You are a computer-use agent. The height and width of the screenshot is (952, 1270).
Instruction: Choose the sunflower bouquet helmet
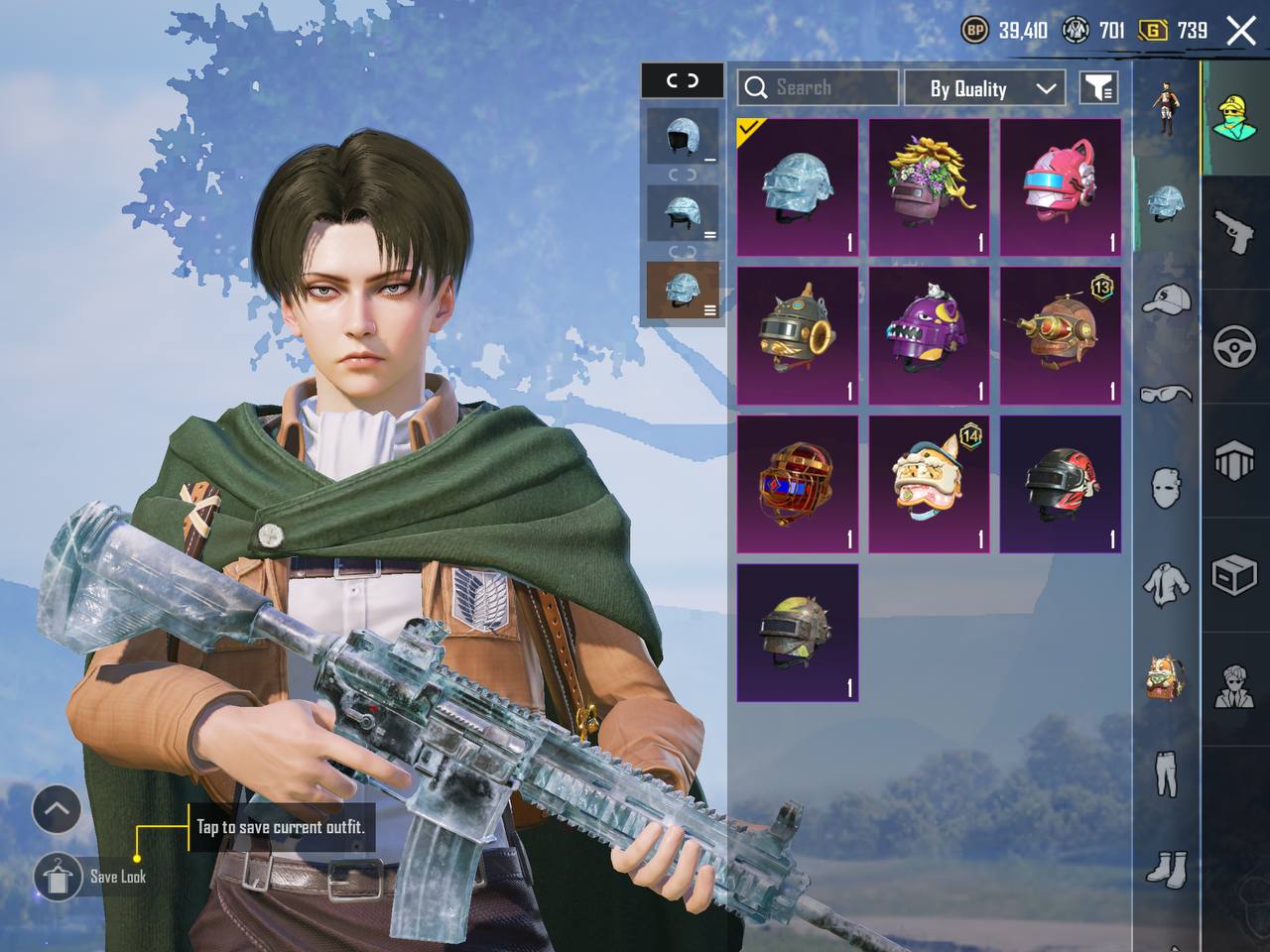(930, 188)
